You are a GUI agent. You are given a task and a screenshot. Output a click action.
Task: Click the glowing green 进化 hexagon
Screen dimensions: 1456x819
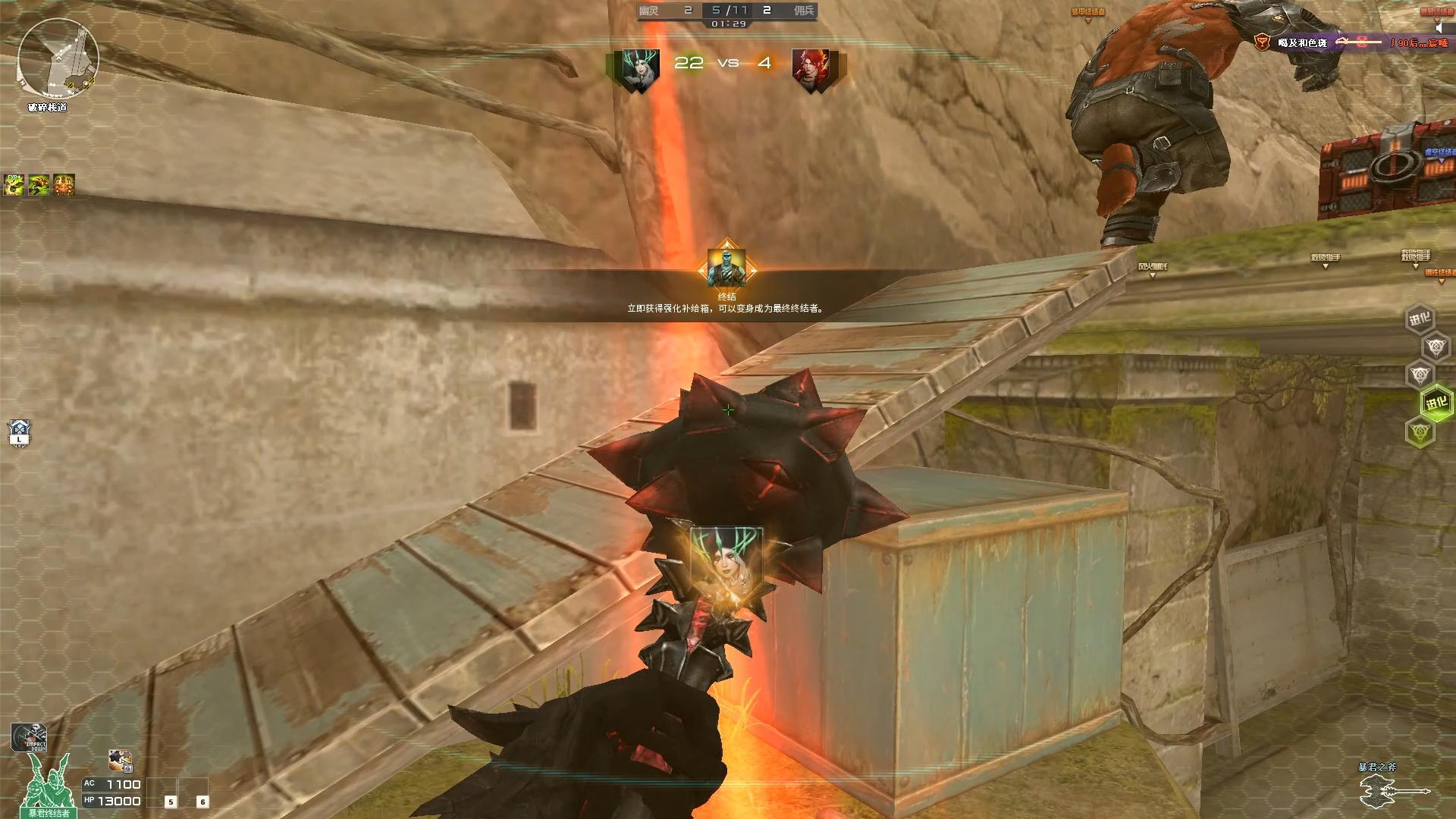click(x=1436, y=403)
